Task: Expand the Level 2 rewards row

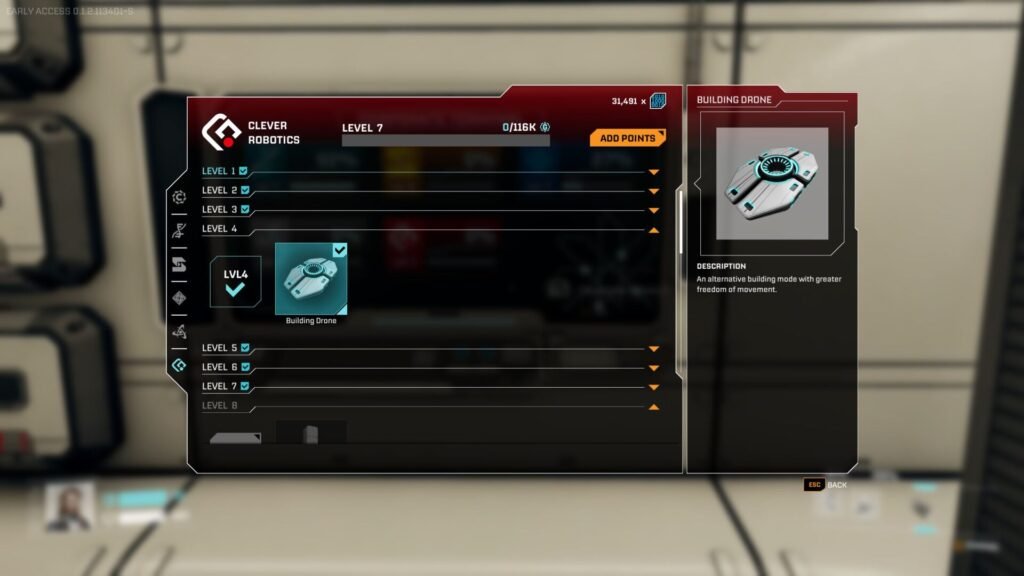Action: 654,191
